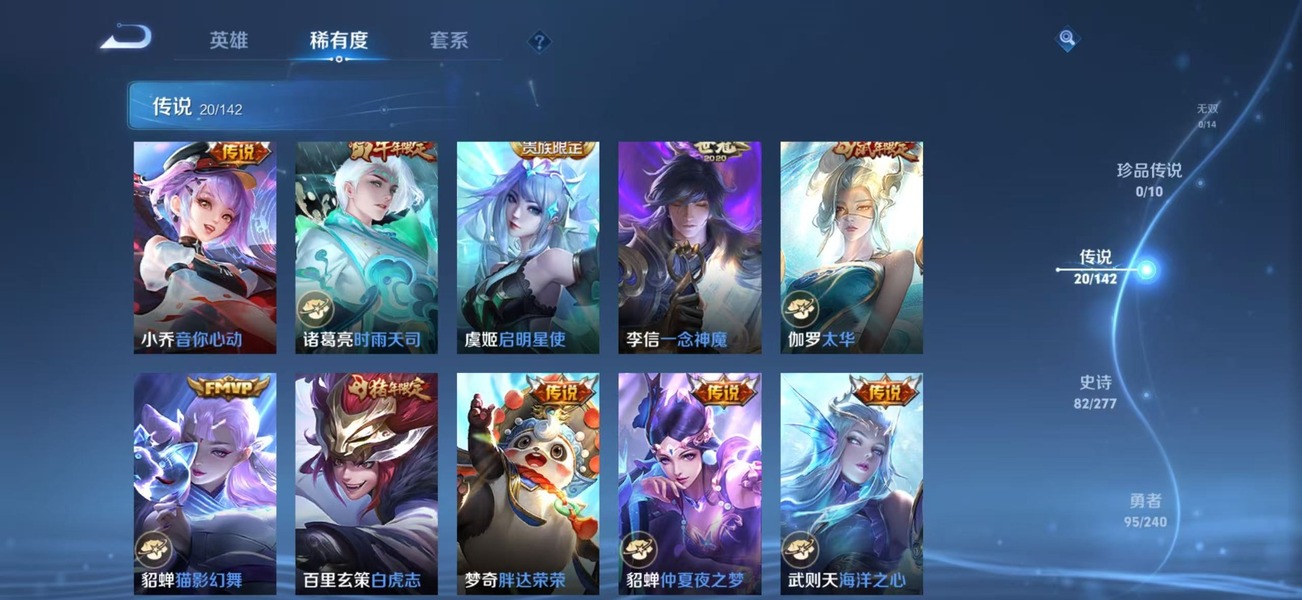1302x600 pixels.
Task: Select the 小乔 音你心动 skin card
Action: [x=205, y=247]
